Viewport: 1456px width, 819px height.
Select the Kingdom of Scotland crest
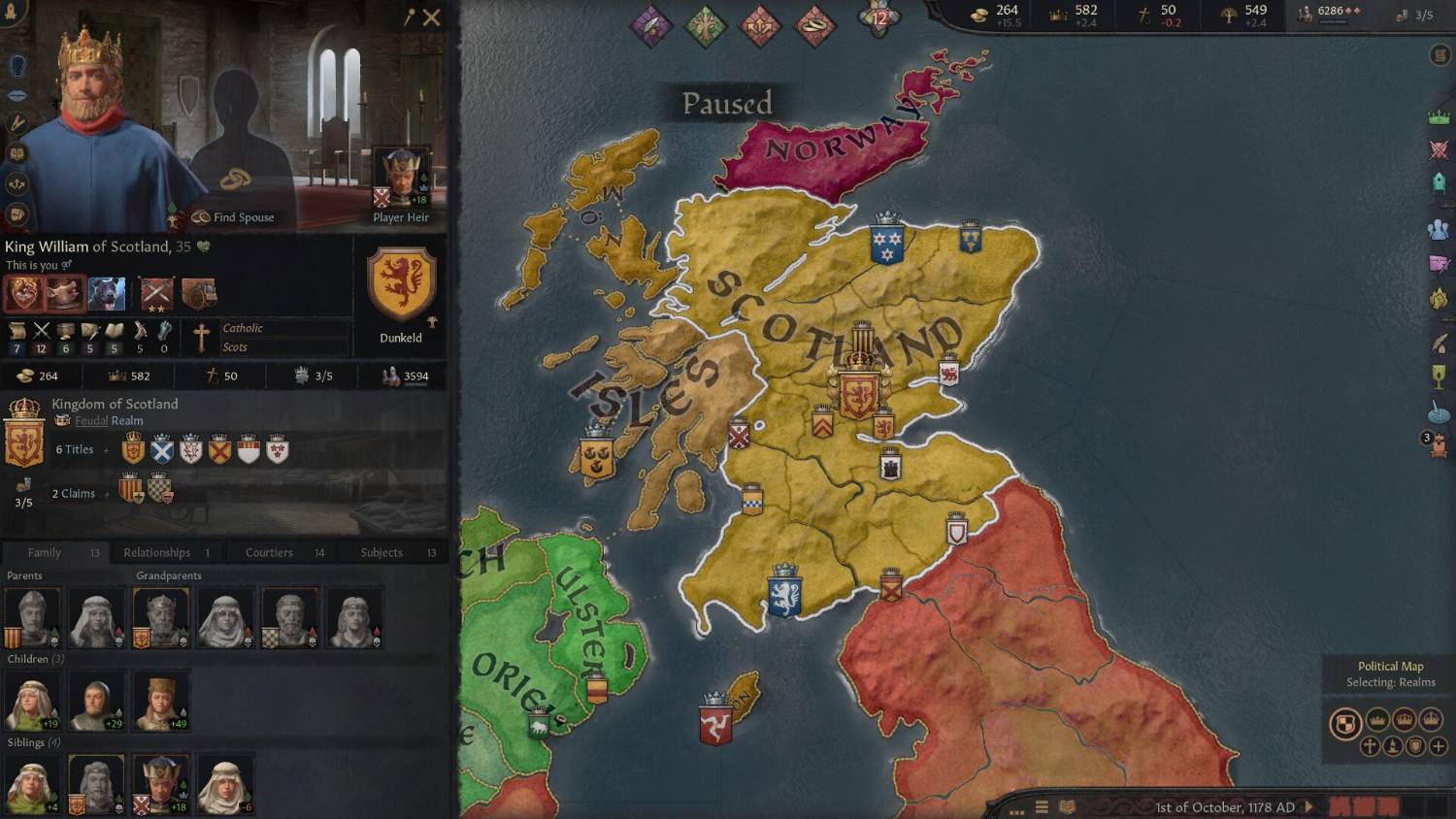click(24, 434)
